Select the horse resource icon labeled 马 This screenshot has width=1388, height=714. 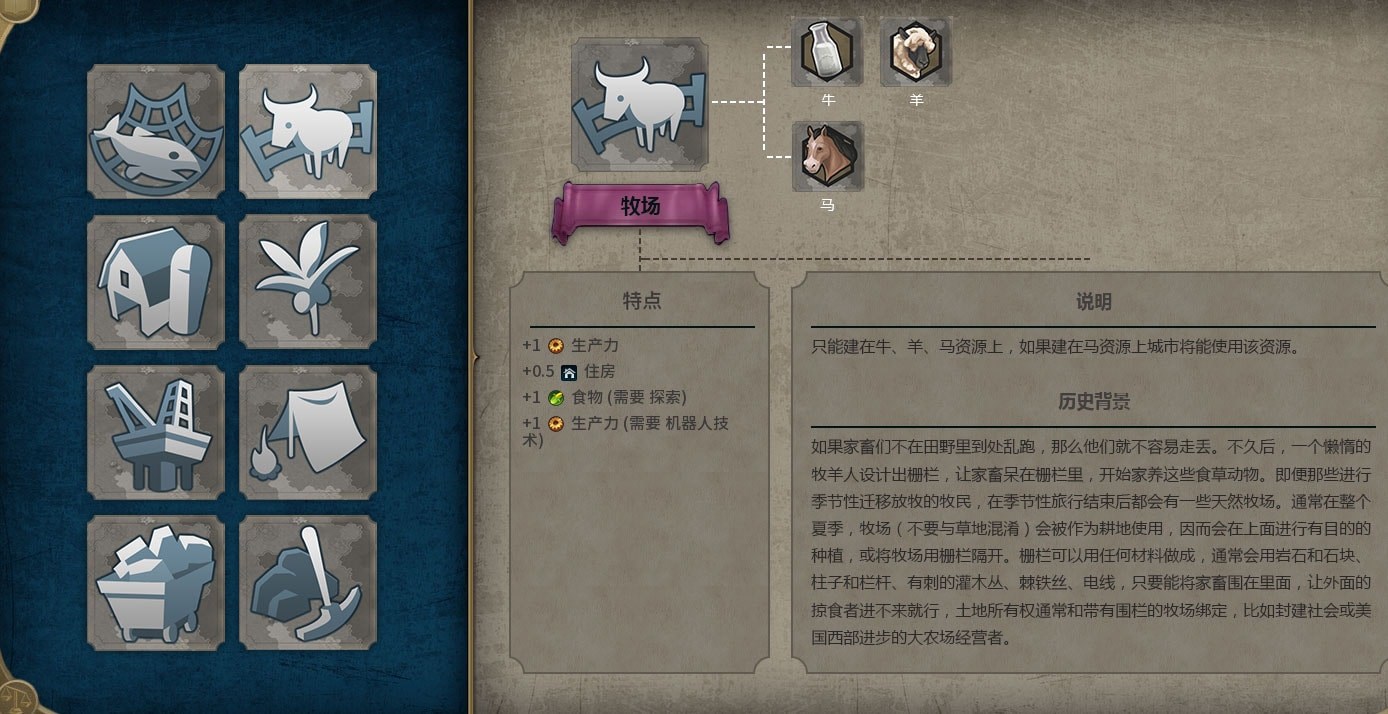(827, 157)
